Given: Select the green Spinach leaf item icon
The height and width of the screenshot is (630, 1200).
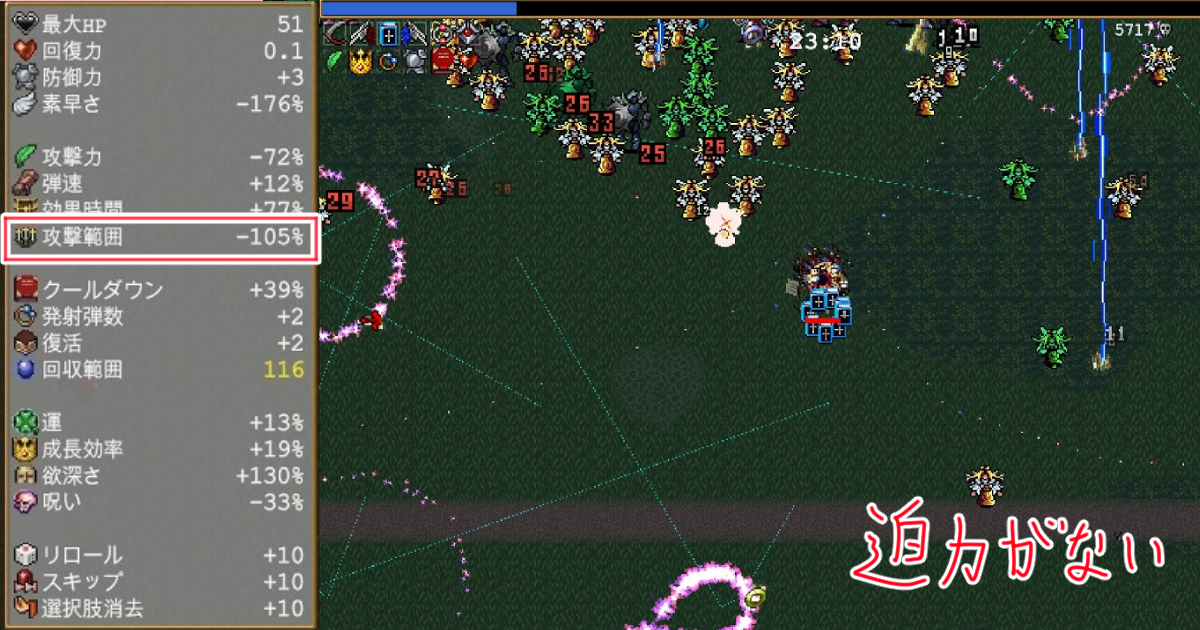Looking at the screenshot, I should pos(335,61).
